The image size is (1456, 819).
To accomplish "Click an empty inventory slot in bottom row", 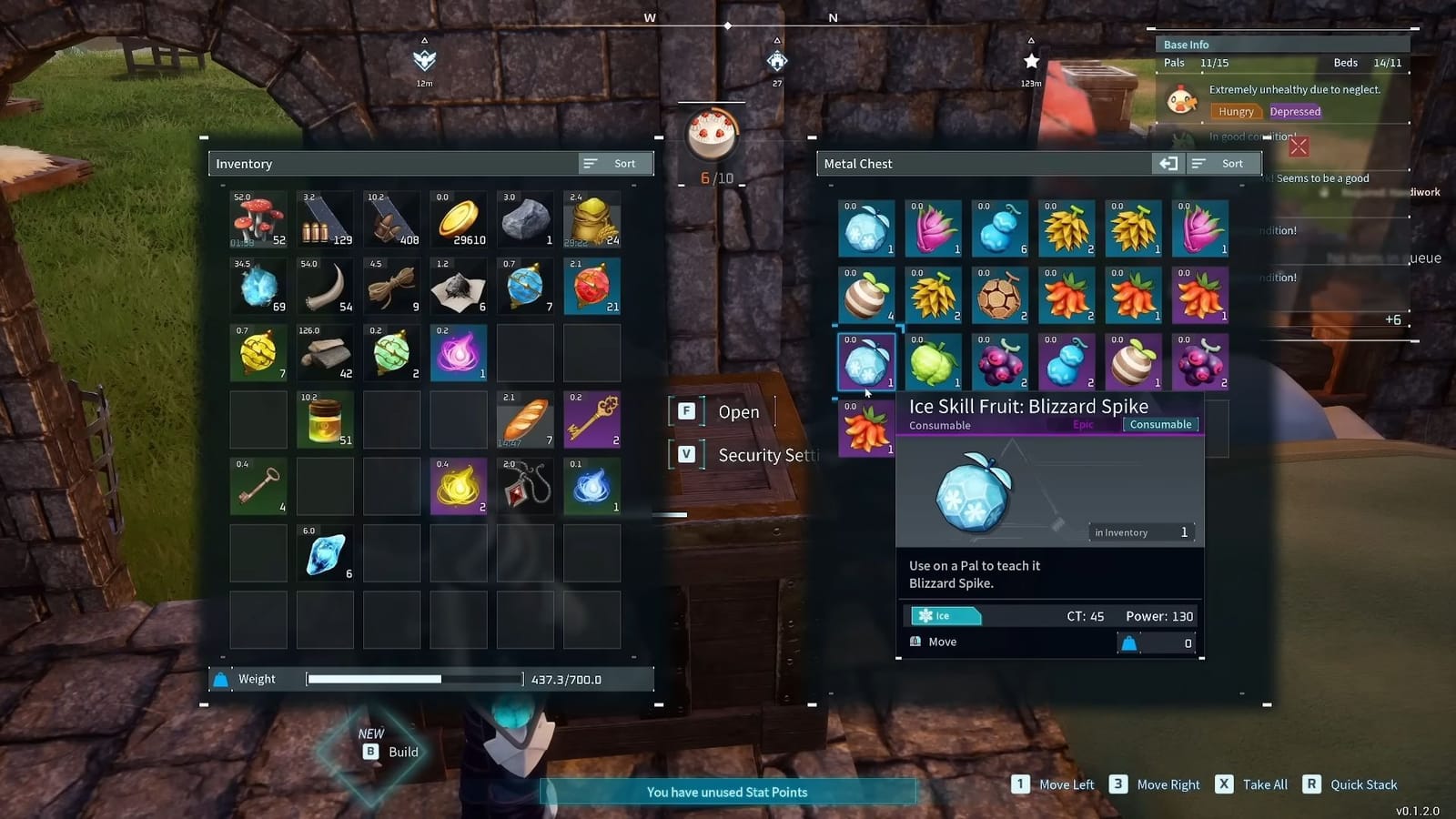I will 258,619.
